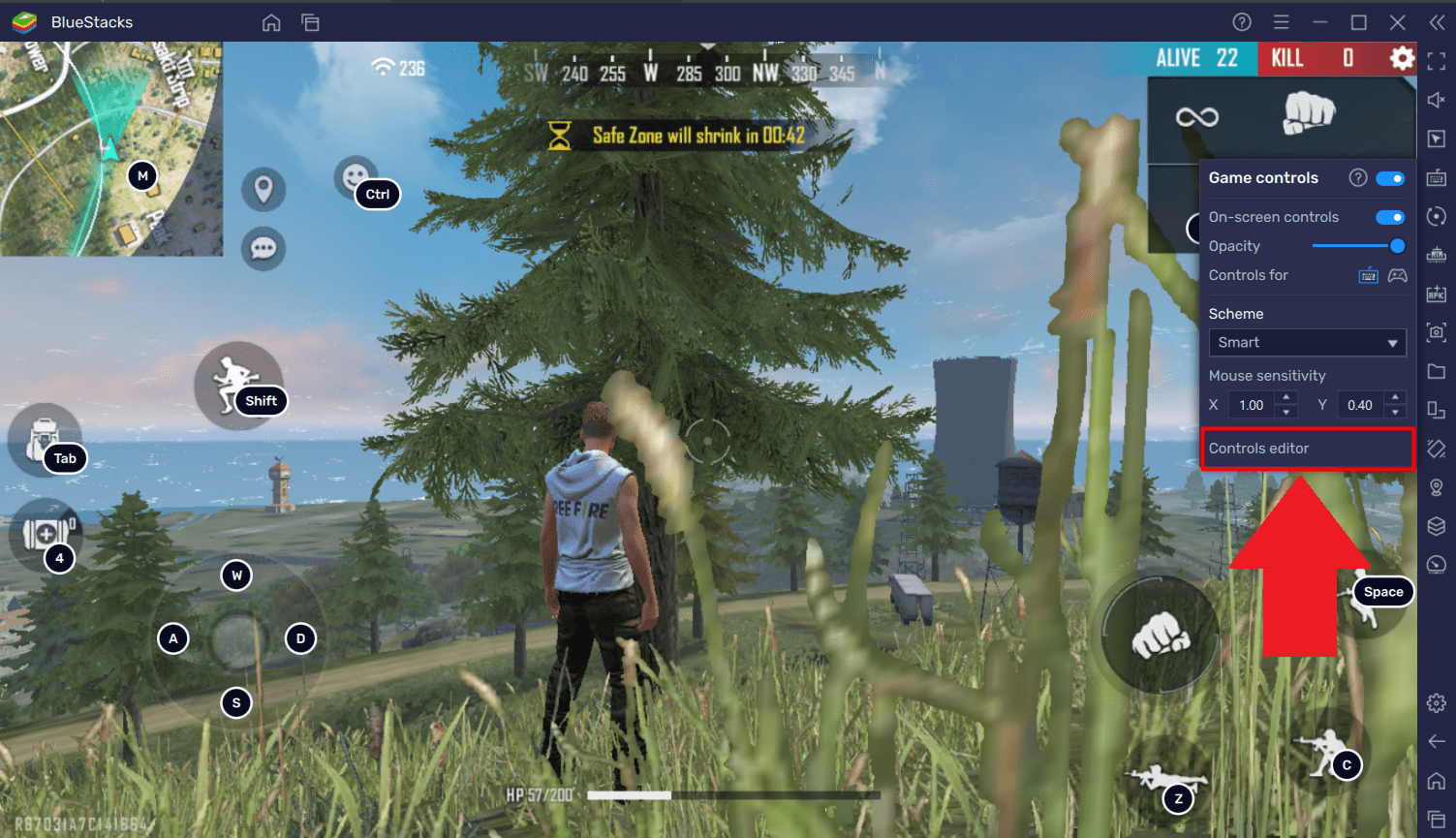The image size is (1456, 838).
Task: Open the Scheme dropdown set to Smart
Action: (1307, 342)
